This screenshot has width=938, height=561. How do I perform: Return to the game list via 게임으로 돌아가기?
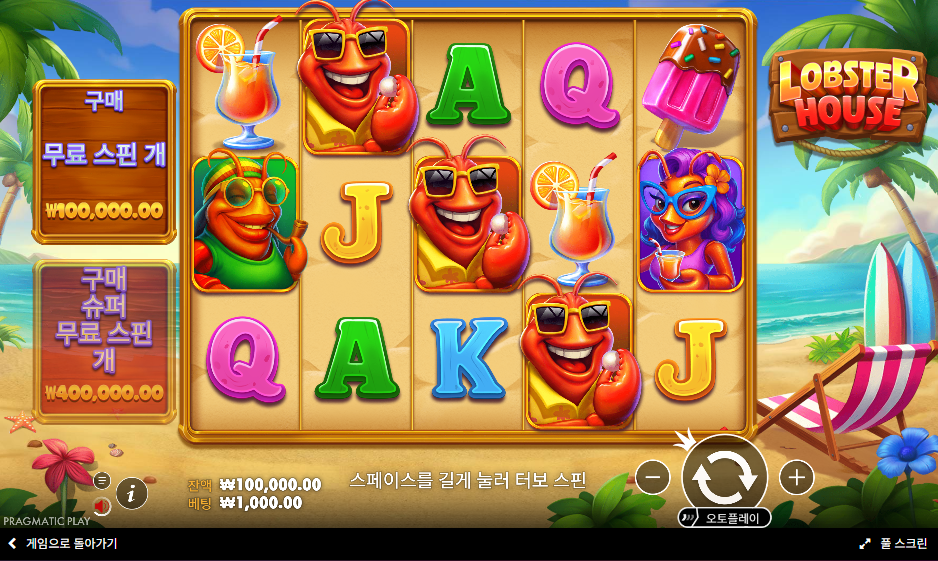[62, 544]
